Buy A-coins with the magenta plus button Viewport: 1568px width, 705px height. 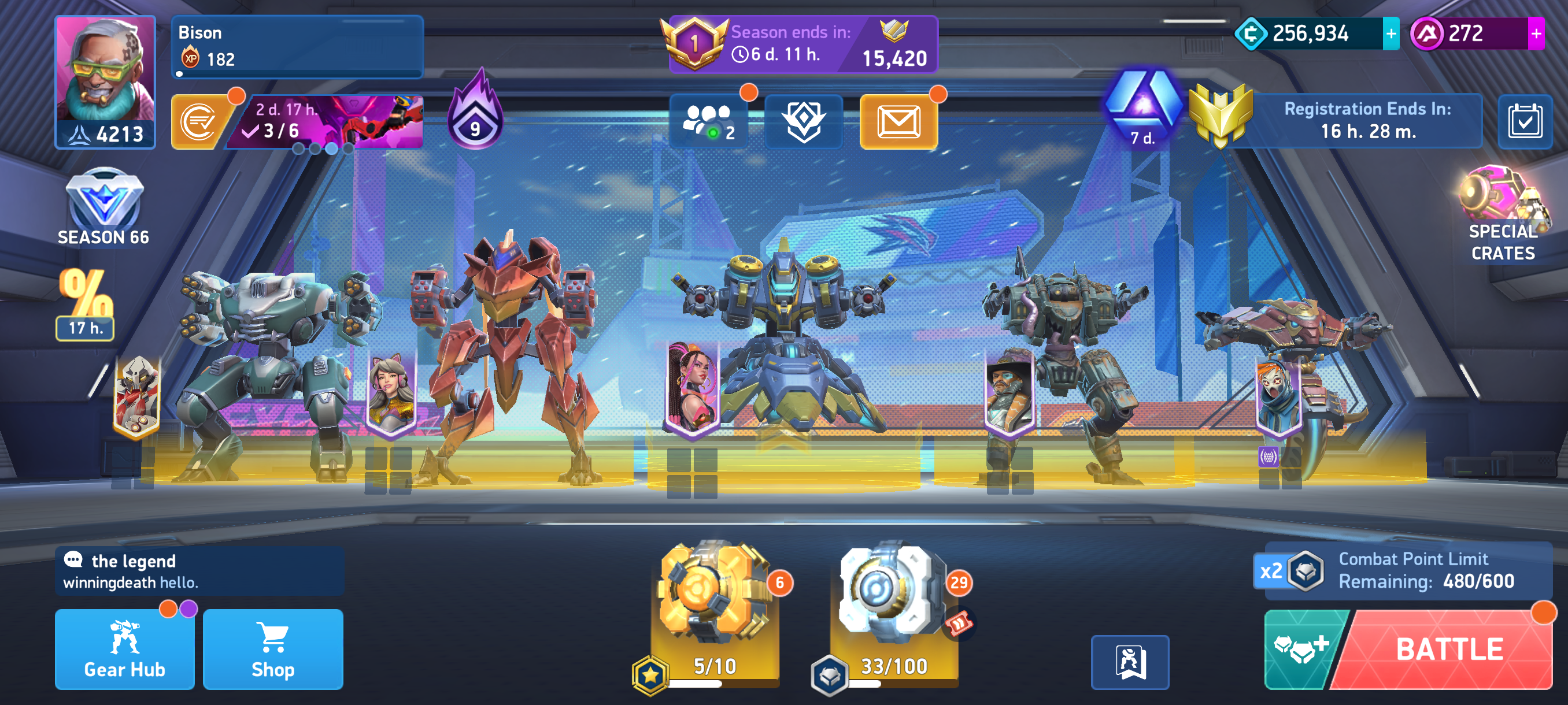1536,34
